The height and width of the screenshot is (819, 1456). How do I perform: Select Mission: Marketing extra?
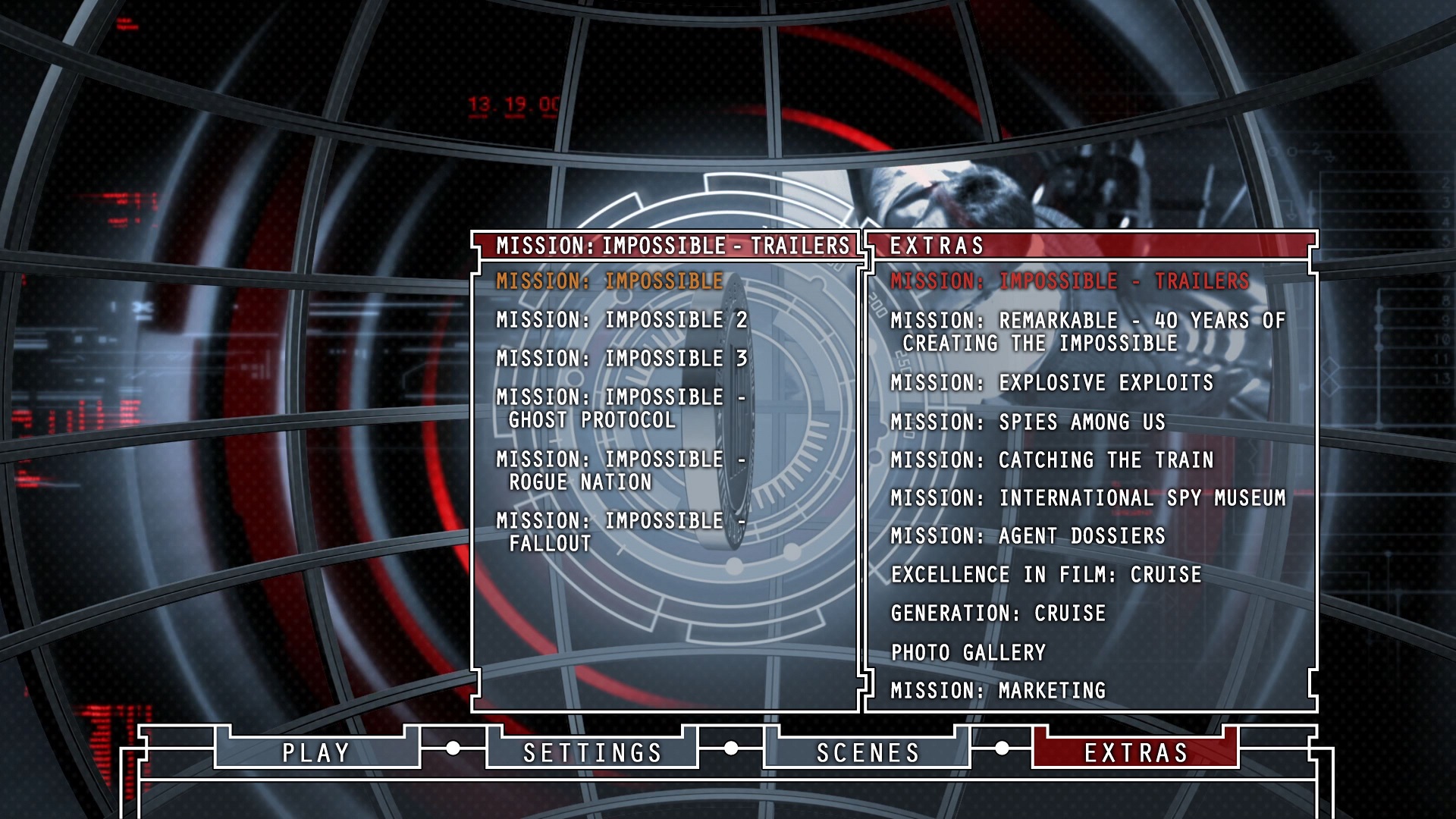[998, 691]
